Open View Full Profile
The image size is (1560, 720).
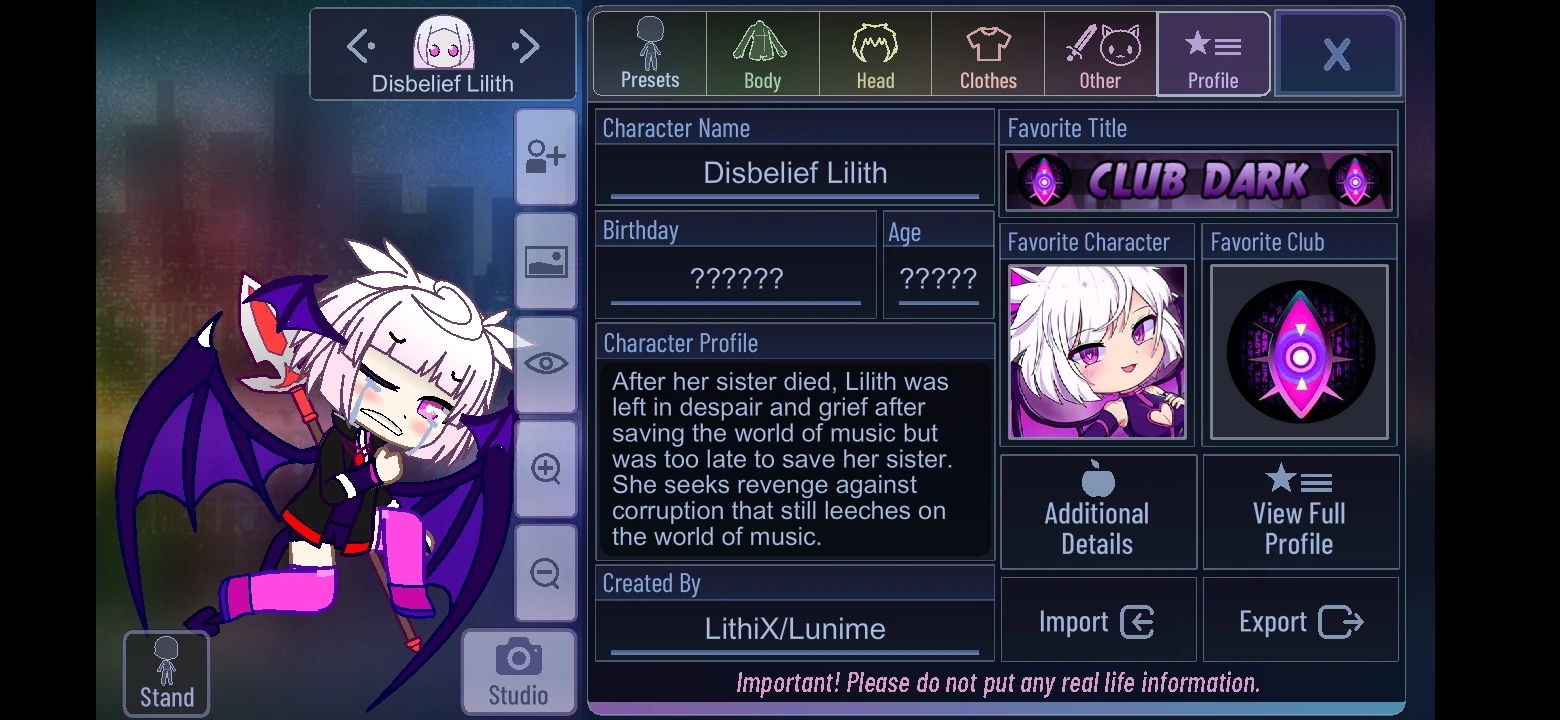pyautogui.click(x=1300, y=512)
